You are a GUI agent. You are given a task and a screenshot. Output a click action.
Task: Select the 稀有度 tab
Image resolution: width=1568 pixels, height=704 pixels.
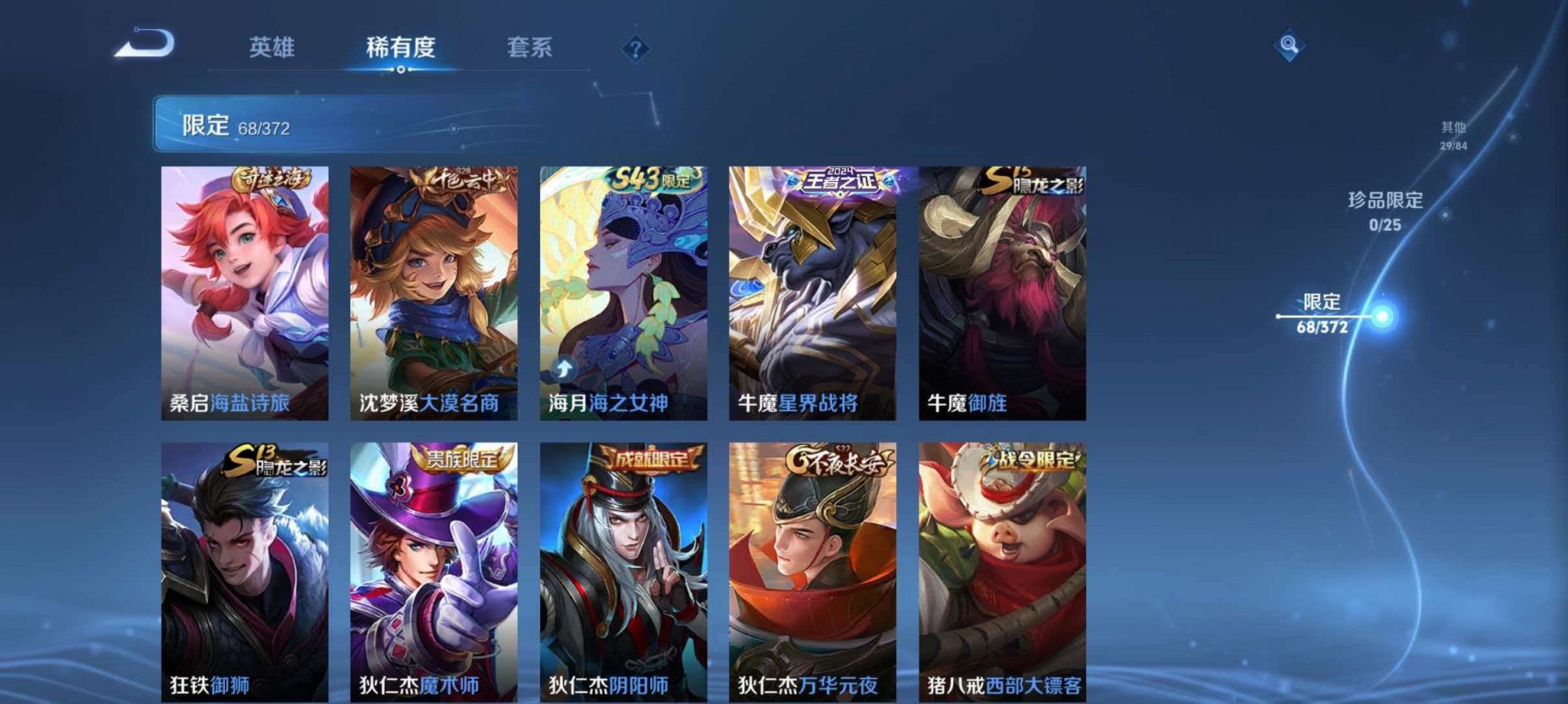coord(399,47)
